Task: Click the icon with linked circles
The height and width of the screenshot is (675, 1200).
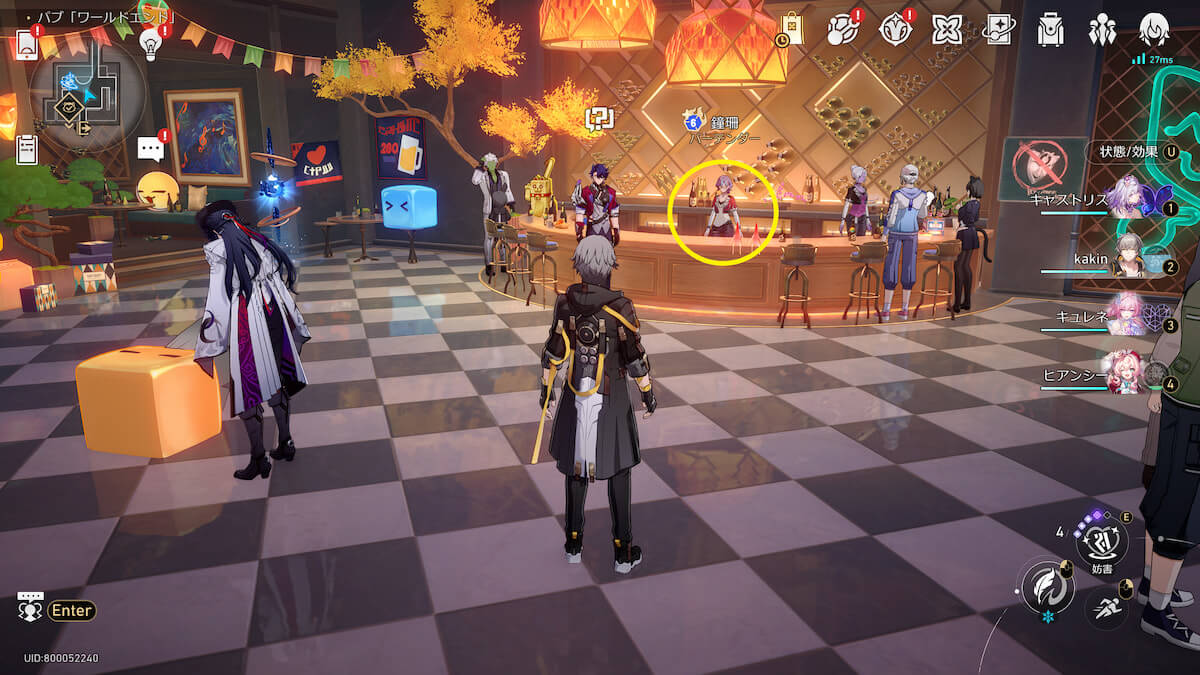Action: coord(843,30)
